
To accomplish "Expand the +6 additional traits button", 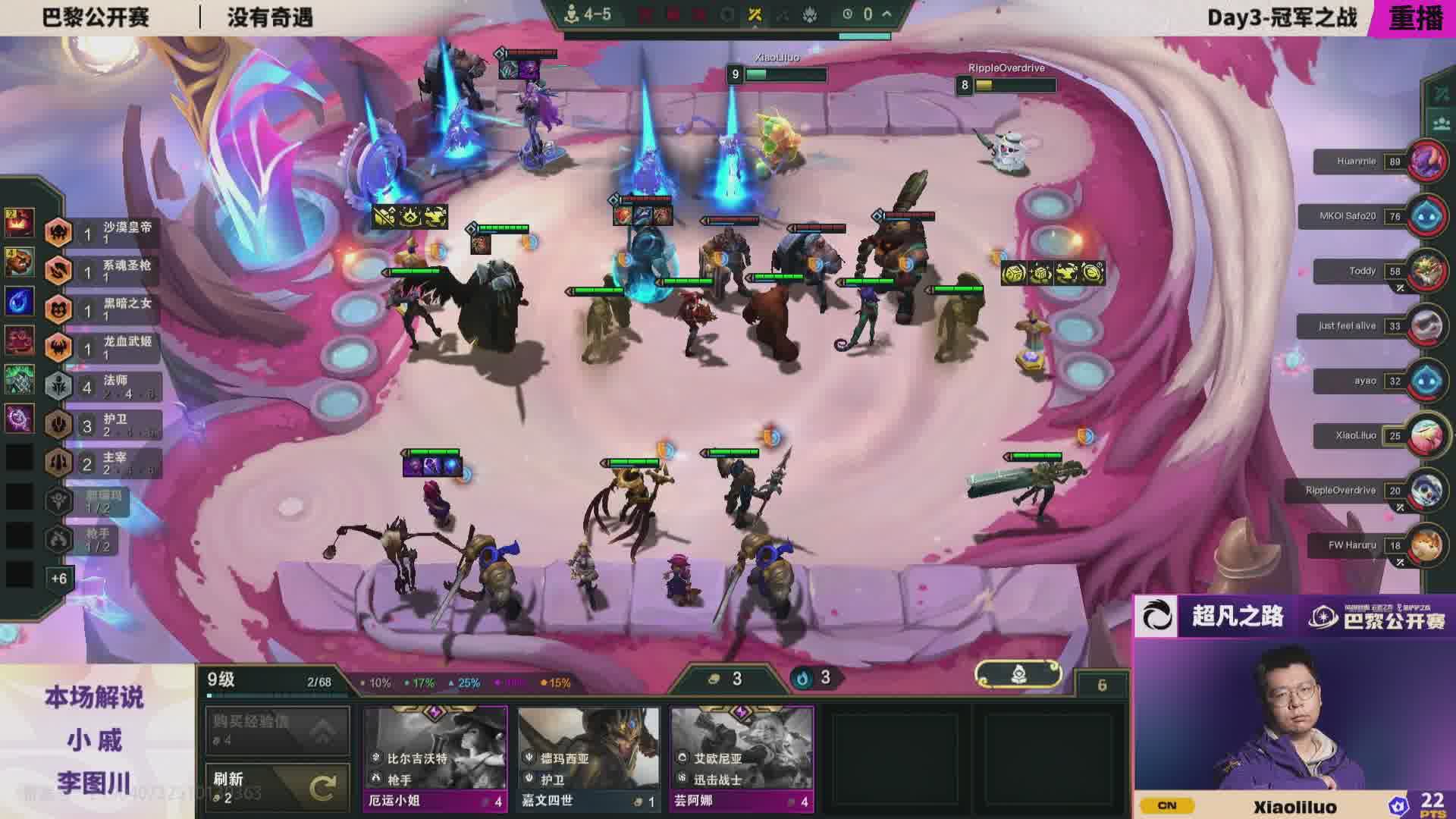I will (x=58, y=579).
